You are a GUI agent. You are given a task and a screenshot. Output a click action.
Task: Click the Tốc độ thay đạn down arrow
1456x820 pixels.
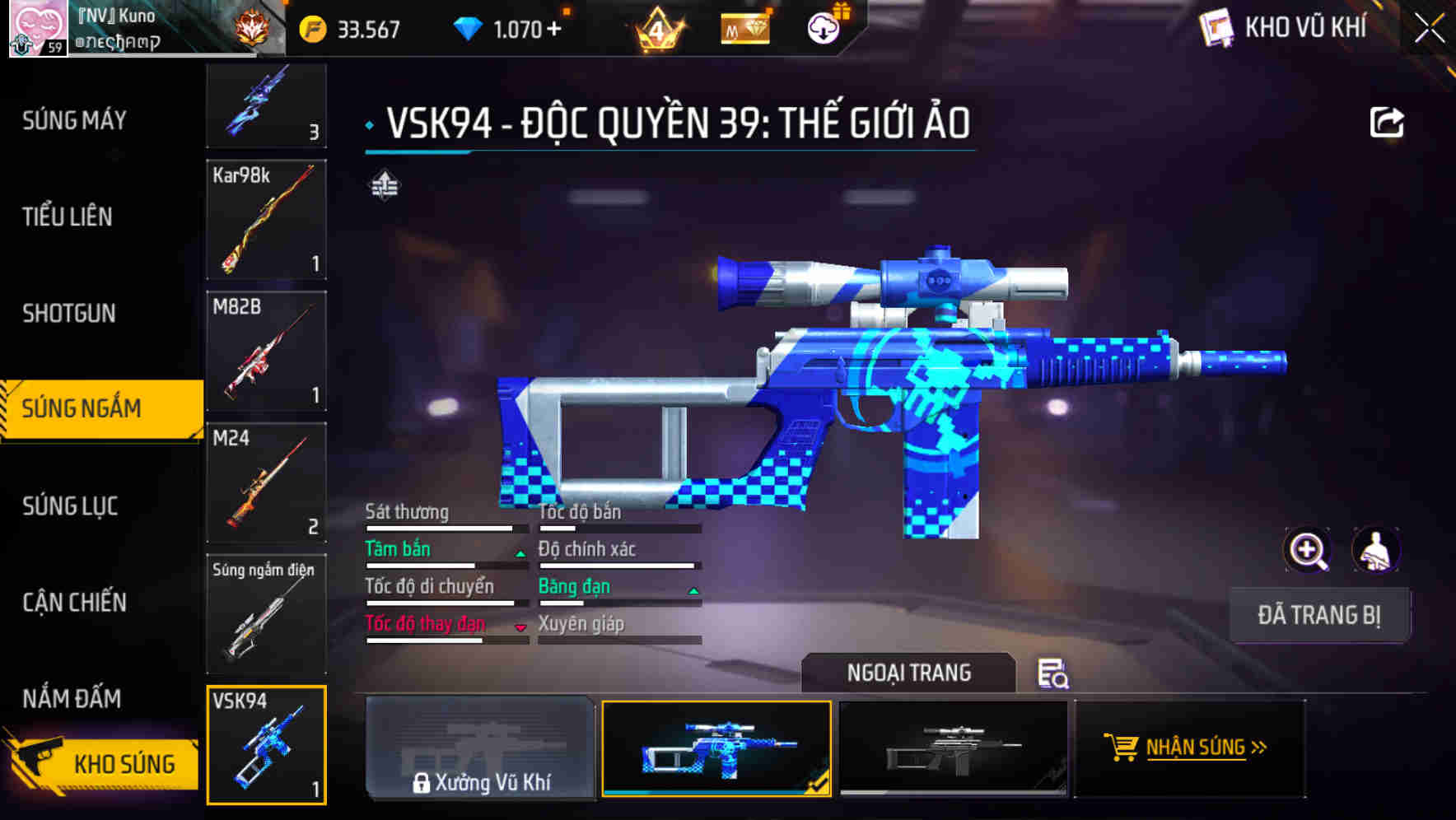[x=520, y=627]
